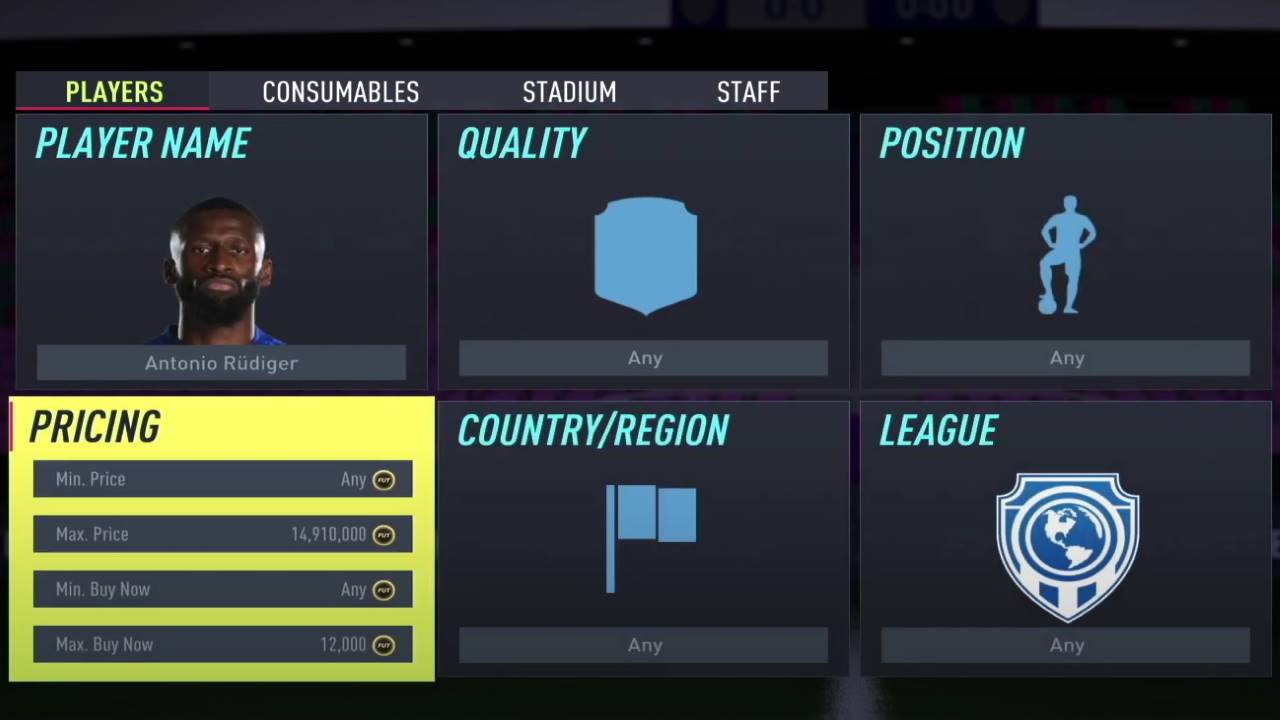Open the Country/Region selector set to Any
The image size is (1280, 720).
tap(644, 645)
